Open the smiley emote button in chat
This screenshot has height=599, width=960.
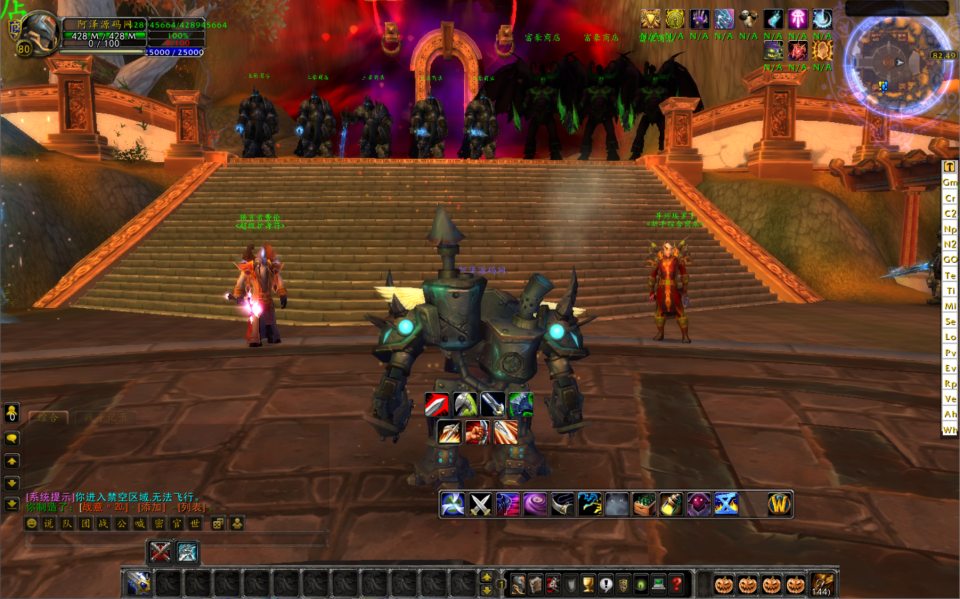(32, 523)
